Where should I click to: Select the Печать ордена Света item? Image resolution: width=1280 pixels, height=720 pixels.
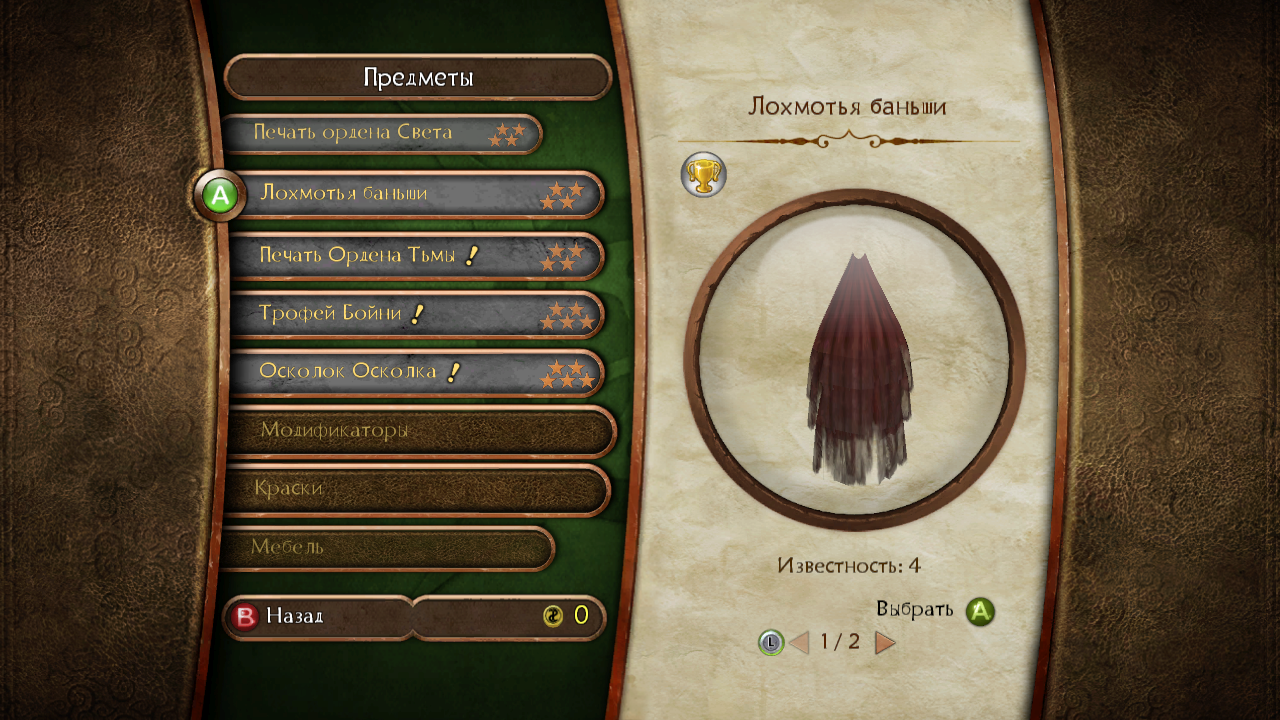(380, 133)
